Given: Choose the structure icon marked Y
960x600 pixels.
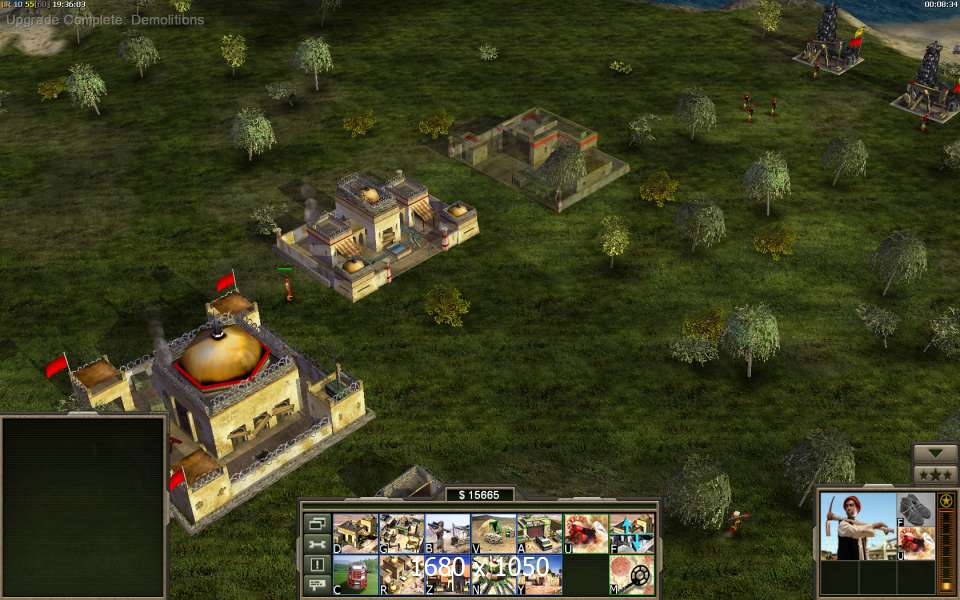Looking at the screenshot, I should click(x=539, y=575).
